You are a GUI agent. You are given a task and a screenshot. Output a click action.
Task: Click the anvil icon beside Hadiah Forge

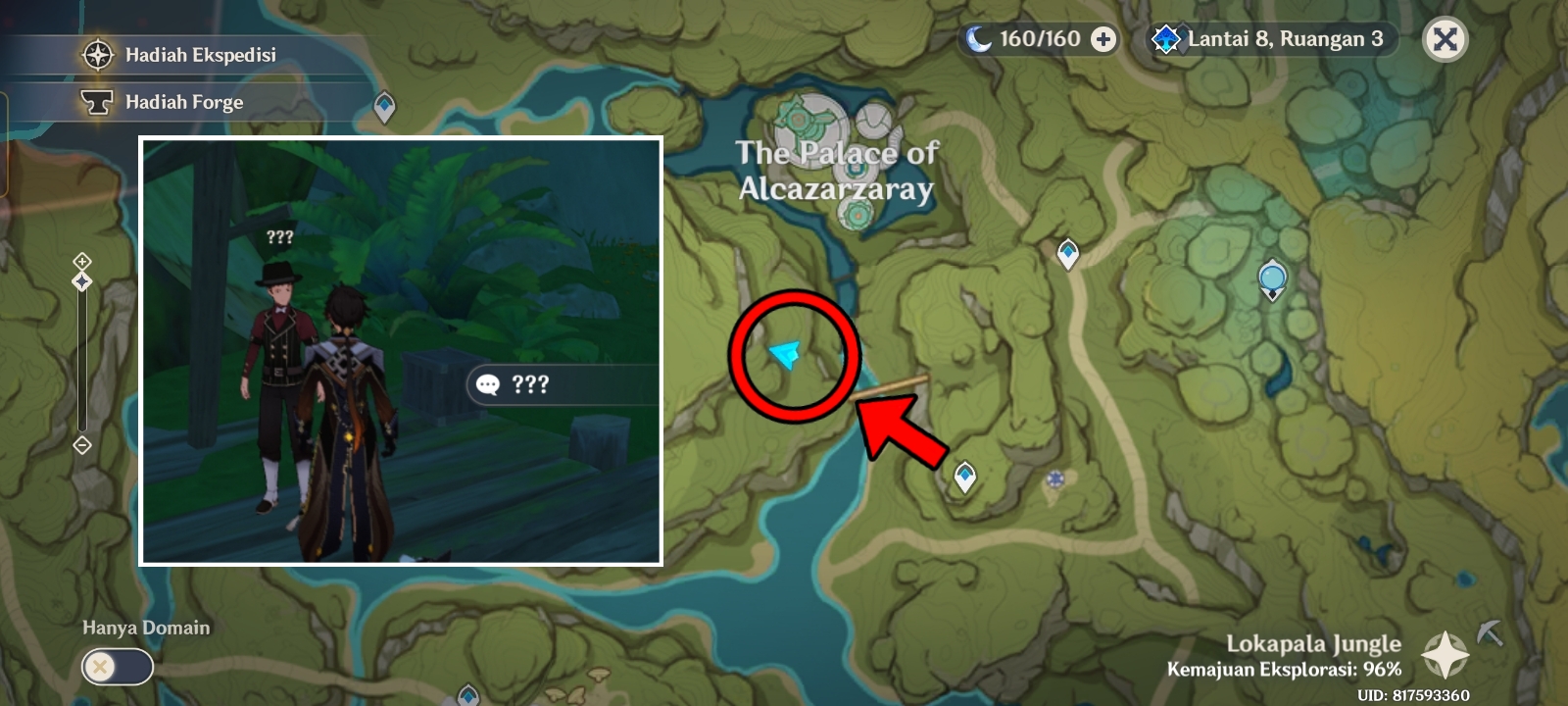point(94,102)
